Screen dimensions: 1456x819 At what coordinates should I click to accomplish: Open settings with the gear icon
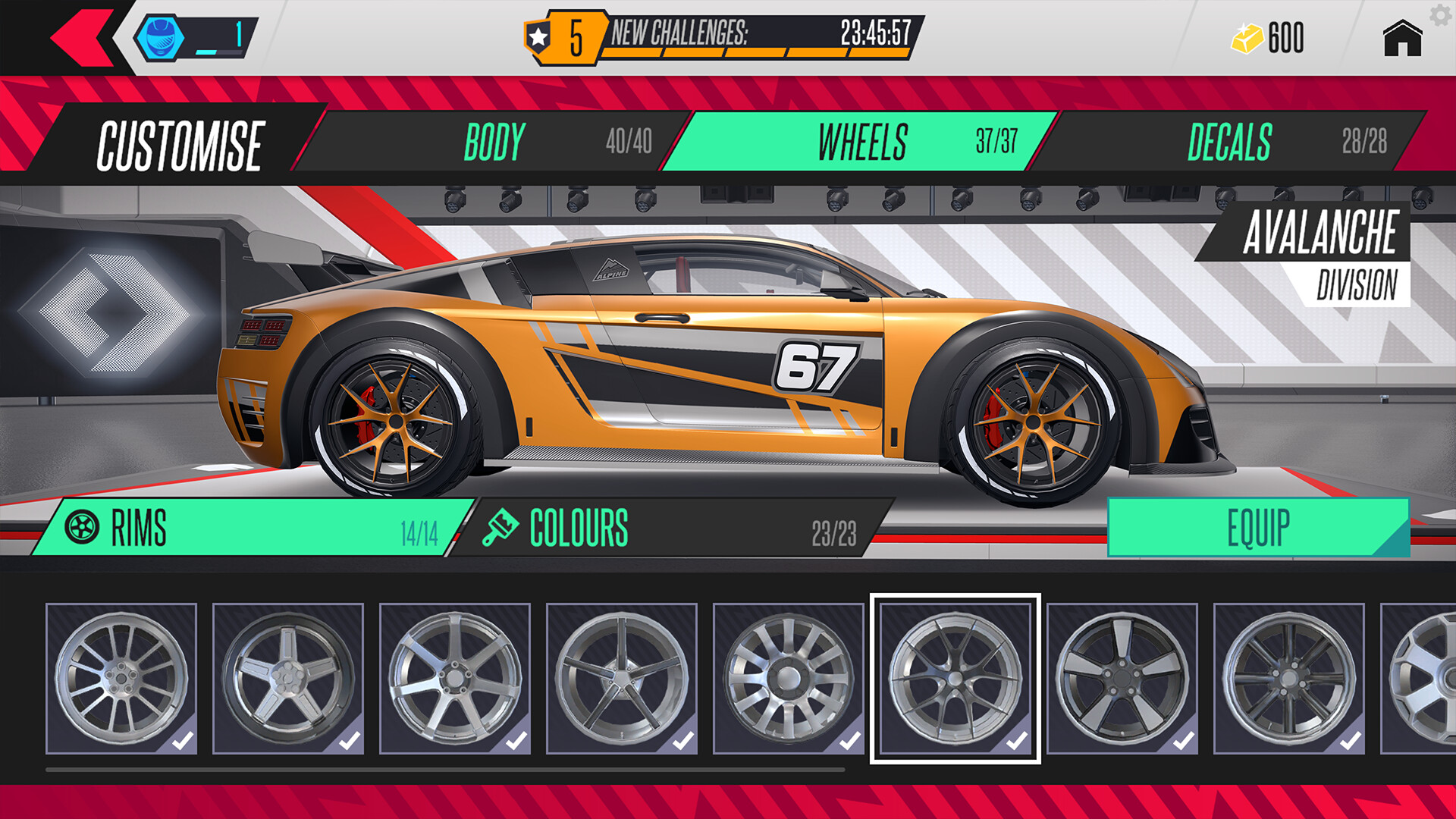1440,14
